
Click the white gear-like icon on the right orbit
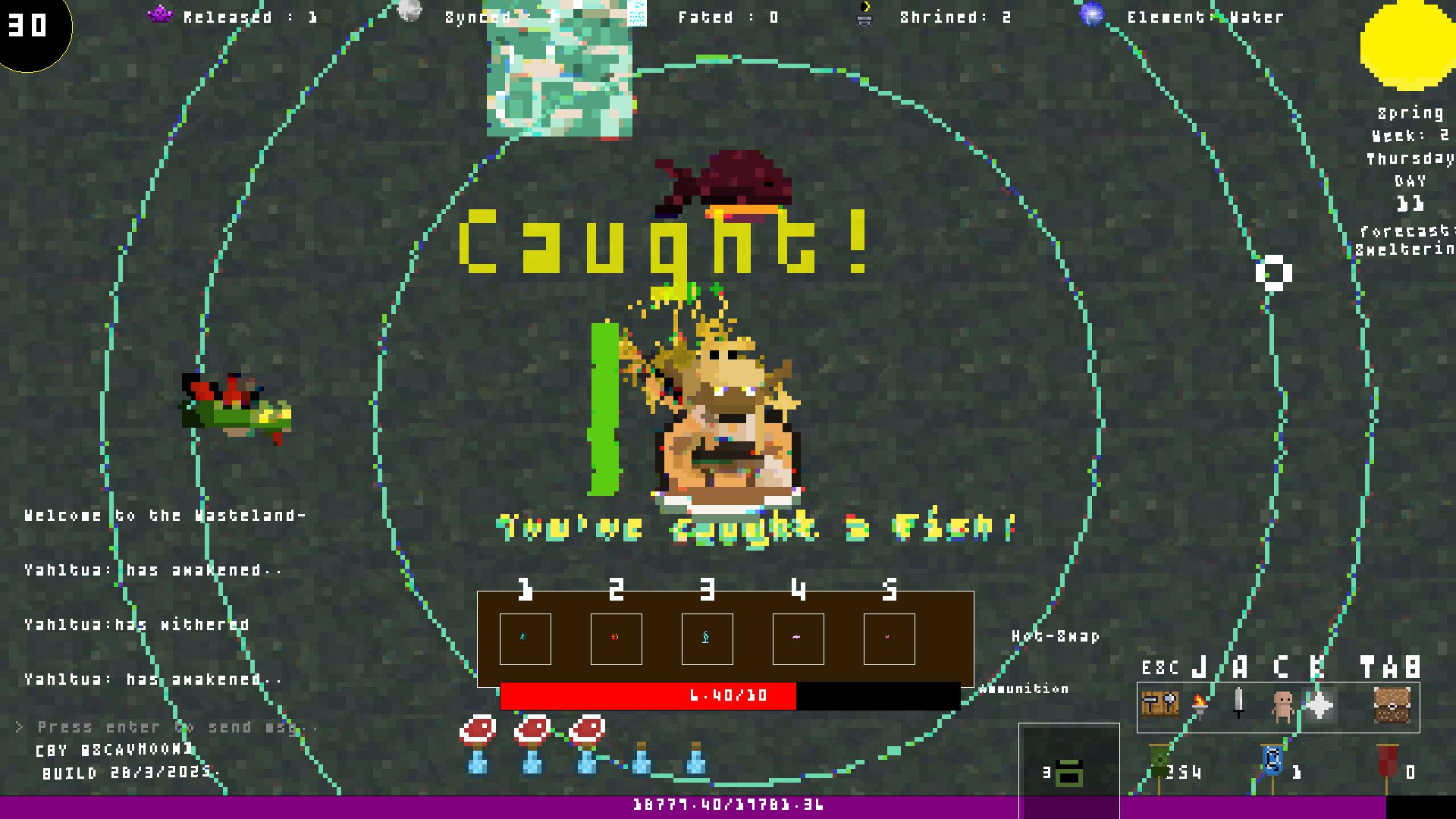(x=1276, y=272)
